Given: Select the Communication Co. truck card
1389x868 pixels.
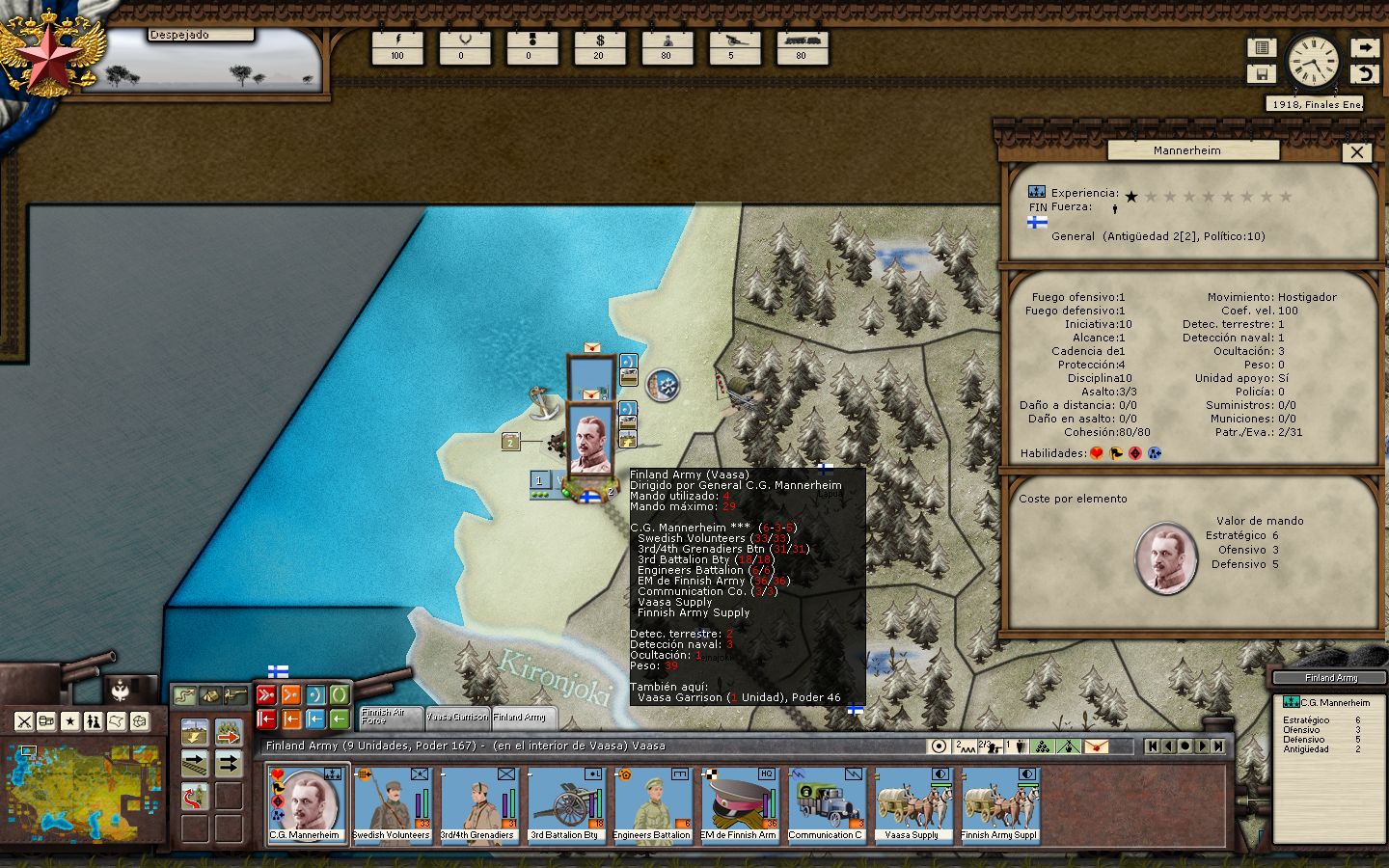Looking at the screenshot, I should point(826,804).
